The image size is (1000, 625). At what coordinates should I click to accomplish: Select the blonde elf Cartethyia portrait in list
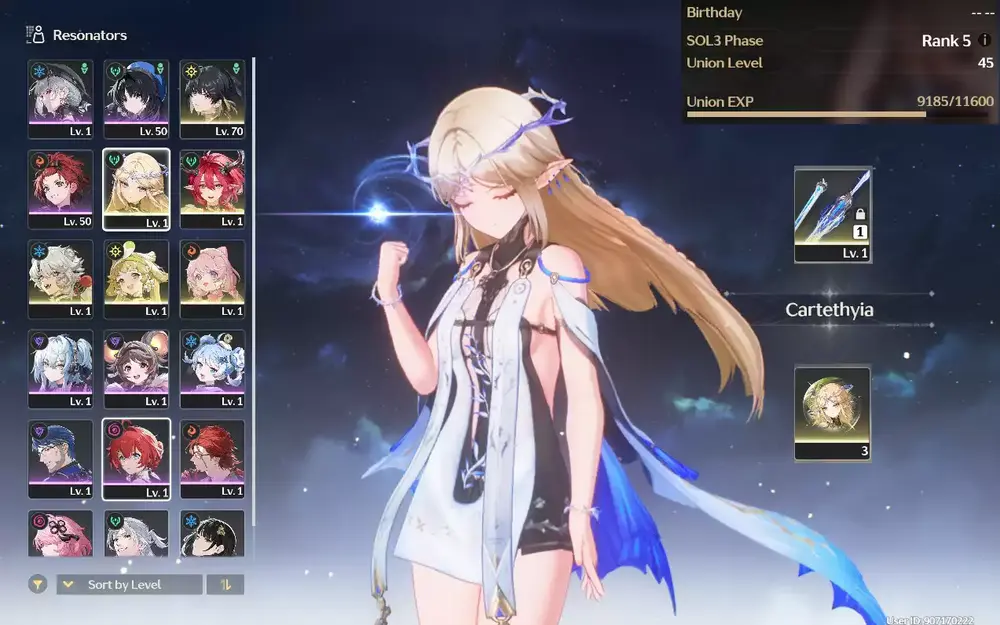click(x=136, y=188)
